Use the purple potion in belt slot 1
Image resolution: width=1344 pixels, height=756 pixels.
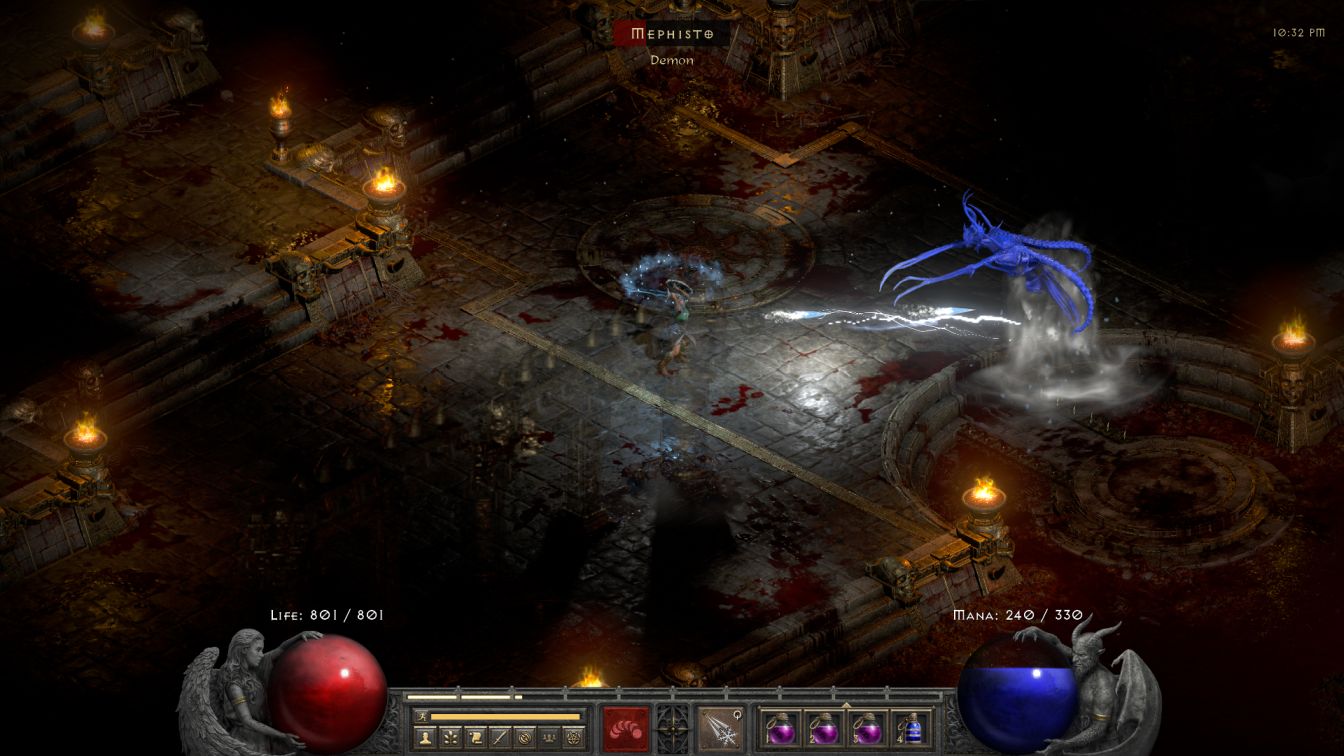[x=780, y=728]
